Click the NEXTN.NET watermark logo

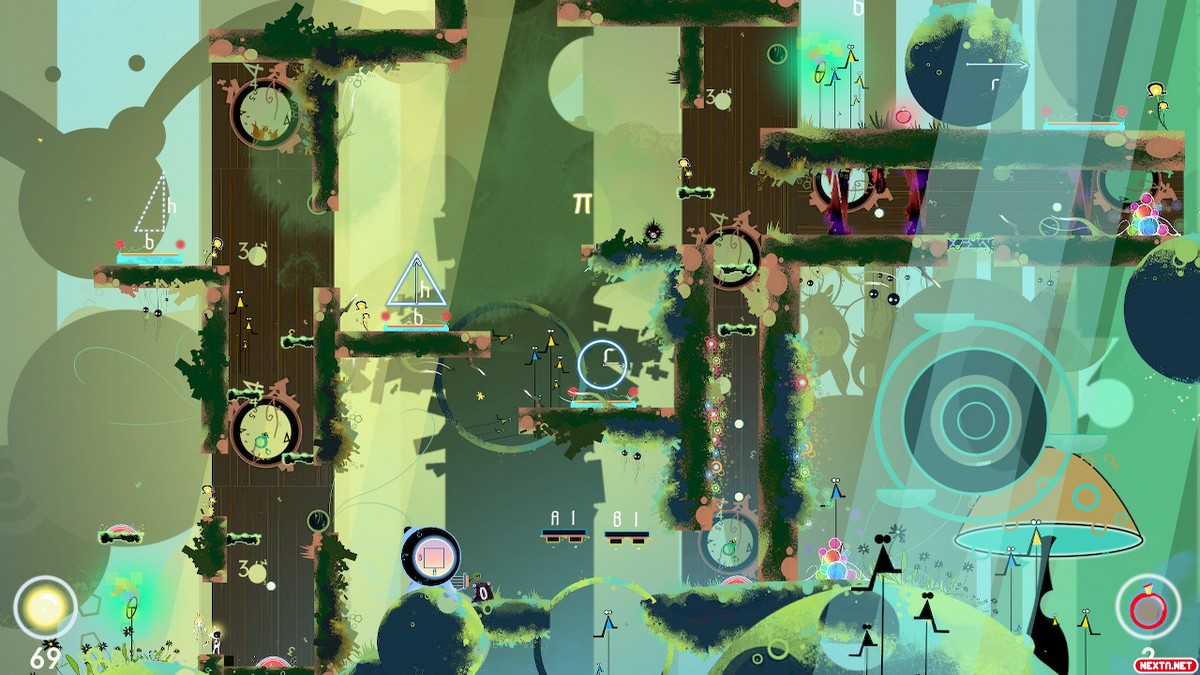coord(1163,663)
